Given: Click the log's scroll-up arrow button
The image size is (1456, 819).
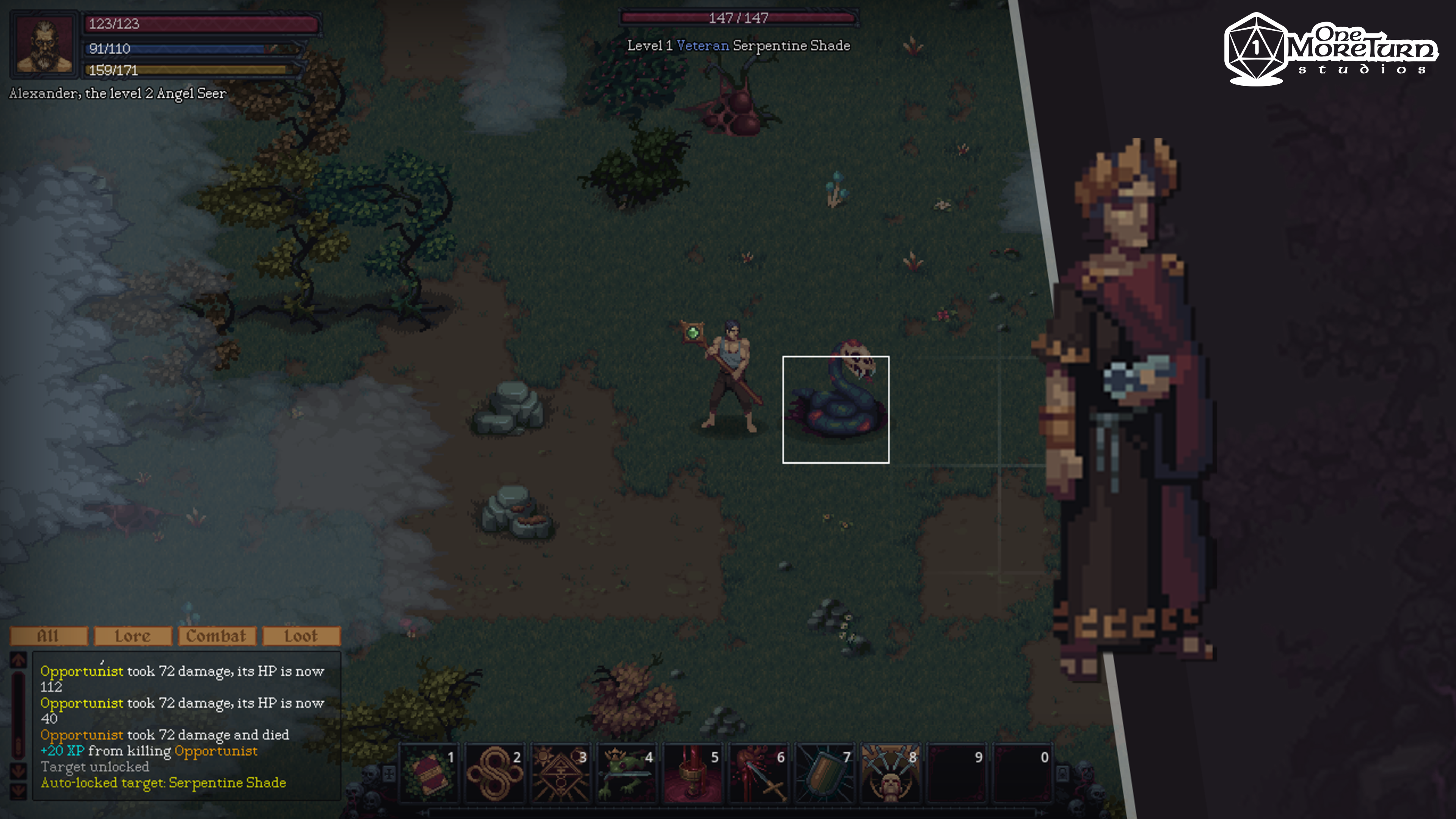Looking at the screenshot, I should [18, 660].
